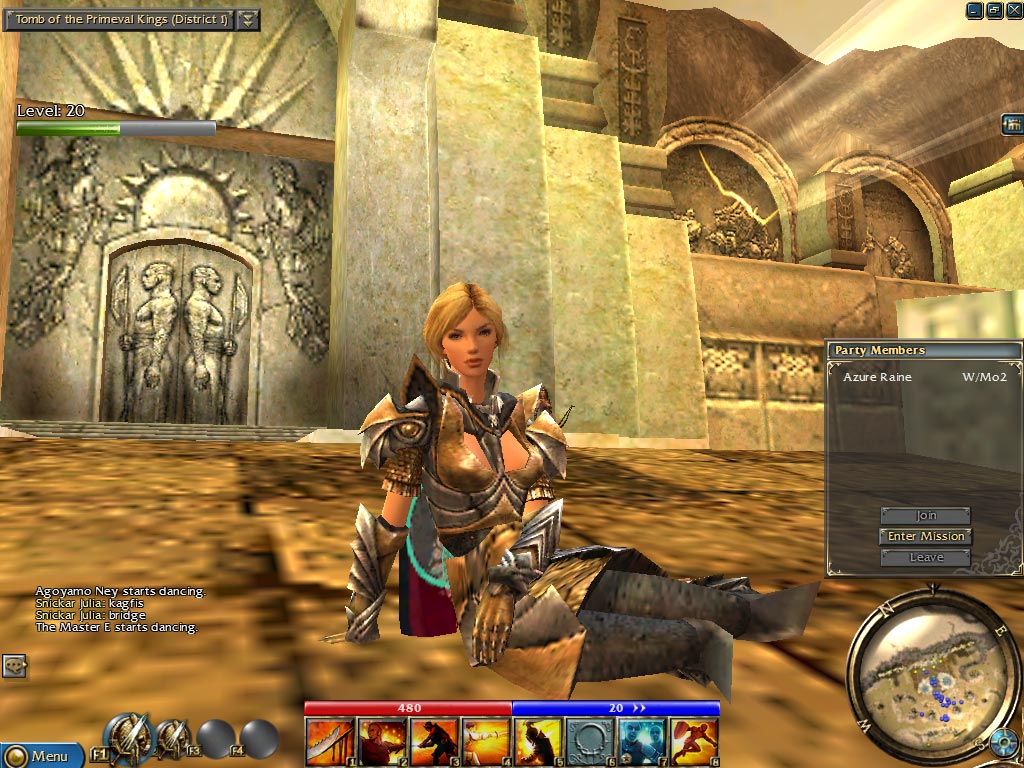
Task: Switch to the F1 weapon set
Action: [x=129, y=738]
